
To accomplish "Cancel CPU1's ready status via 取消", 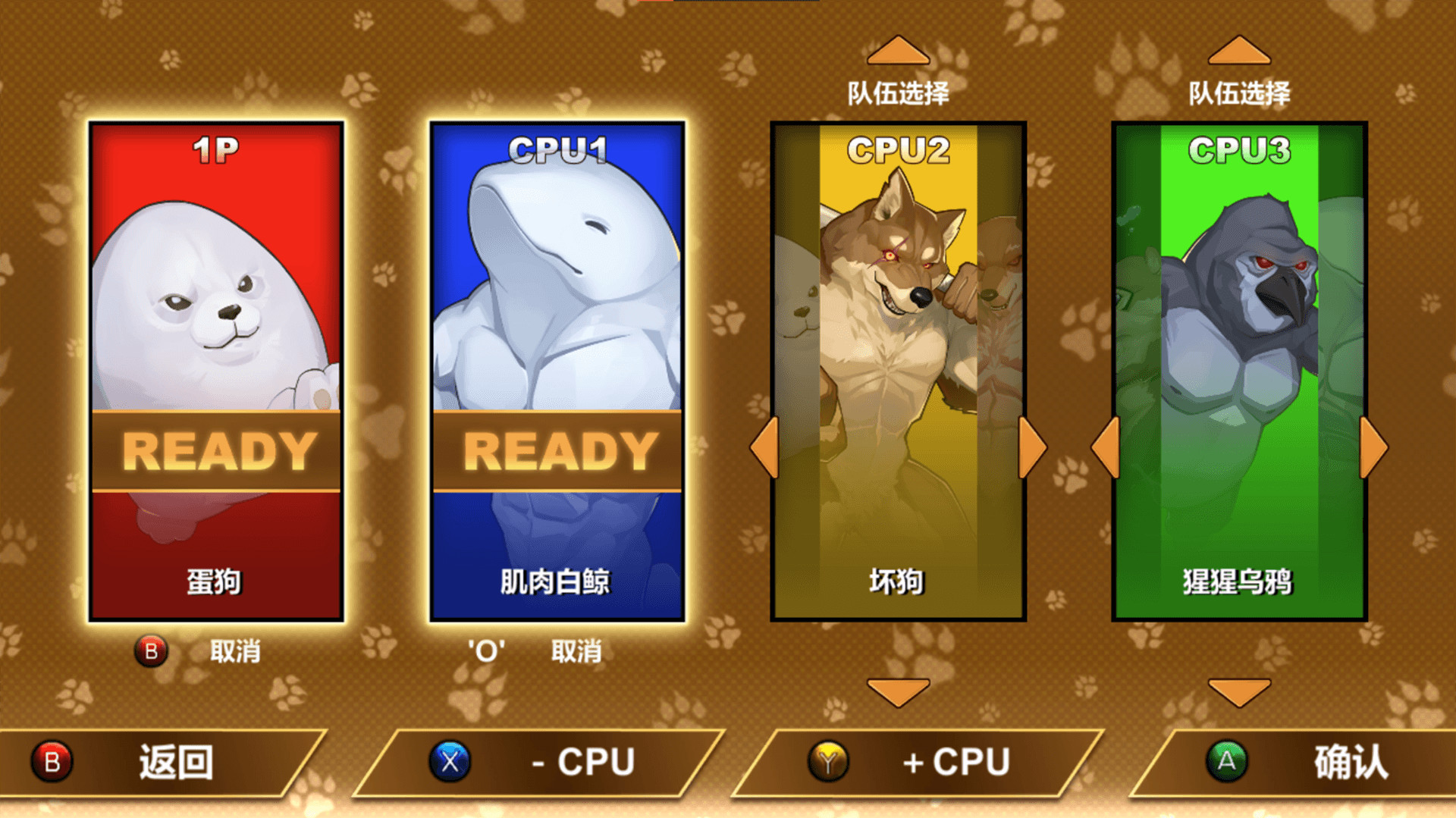I will (x=576, y=650).
